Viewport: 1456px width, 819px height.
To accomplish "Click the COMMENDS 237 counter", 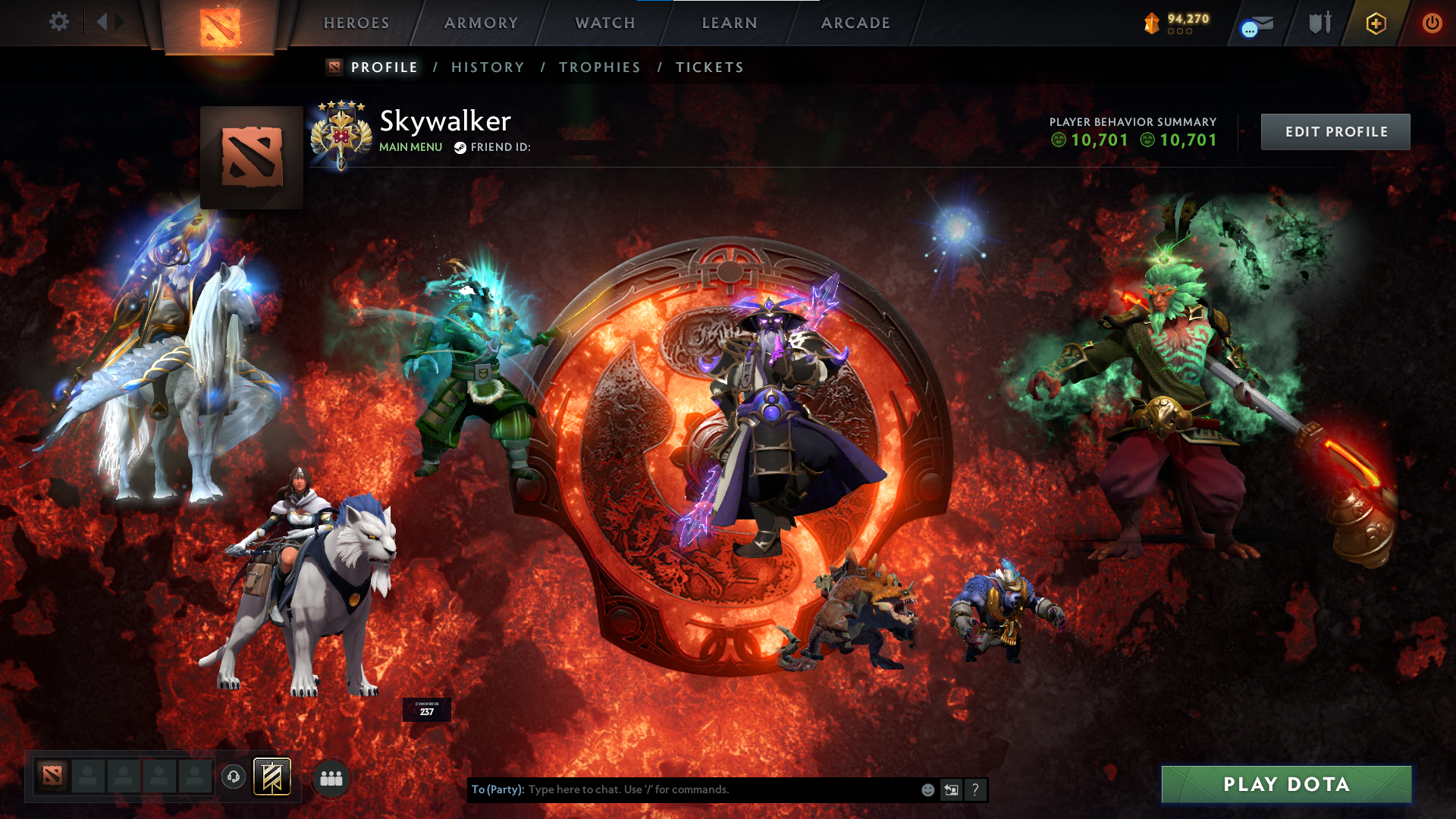I will [426, 709].
